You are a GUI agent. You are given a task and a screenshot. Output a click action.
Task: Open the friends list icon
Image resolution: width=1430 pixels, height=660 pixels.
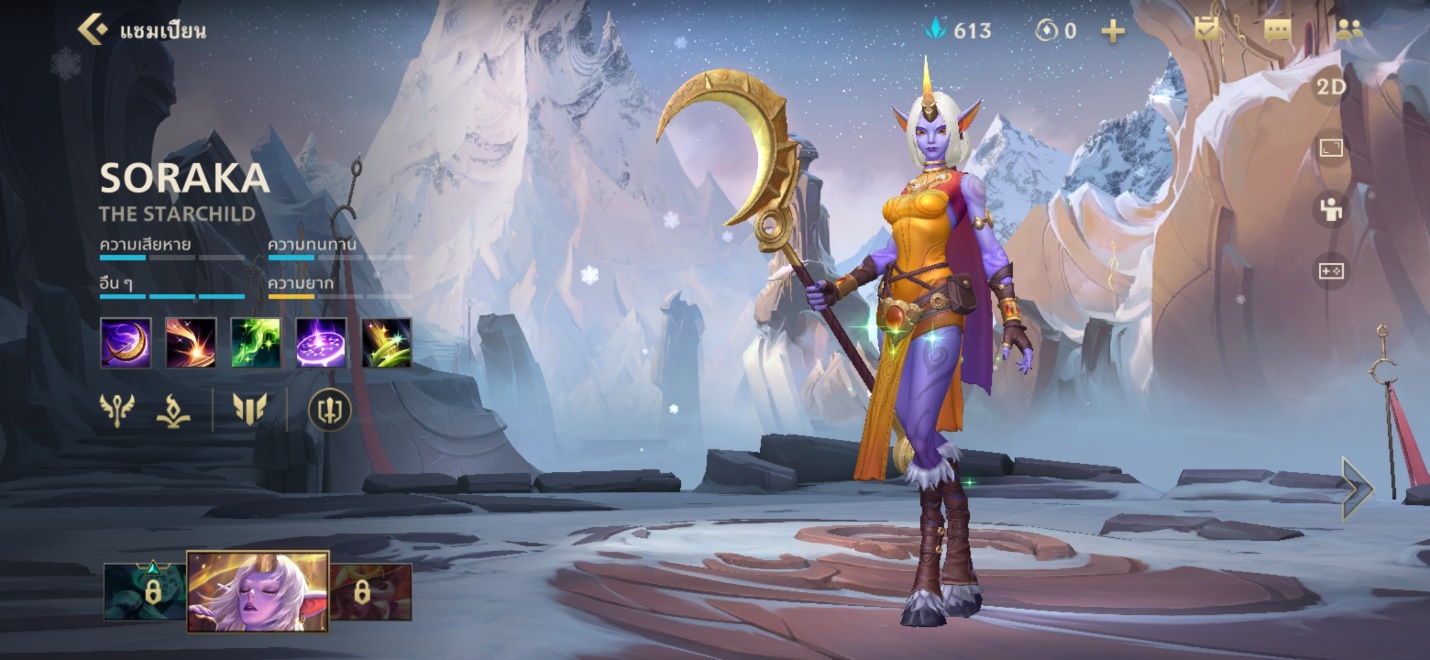[x=1349, y=30]
